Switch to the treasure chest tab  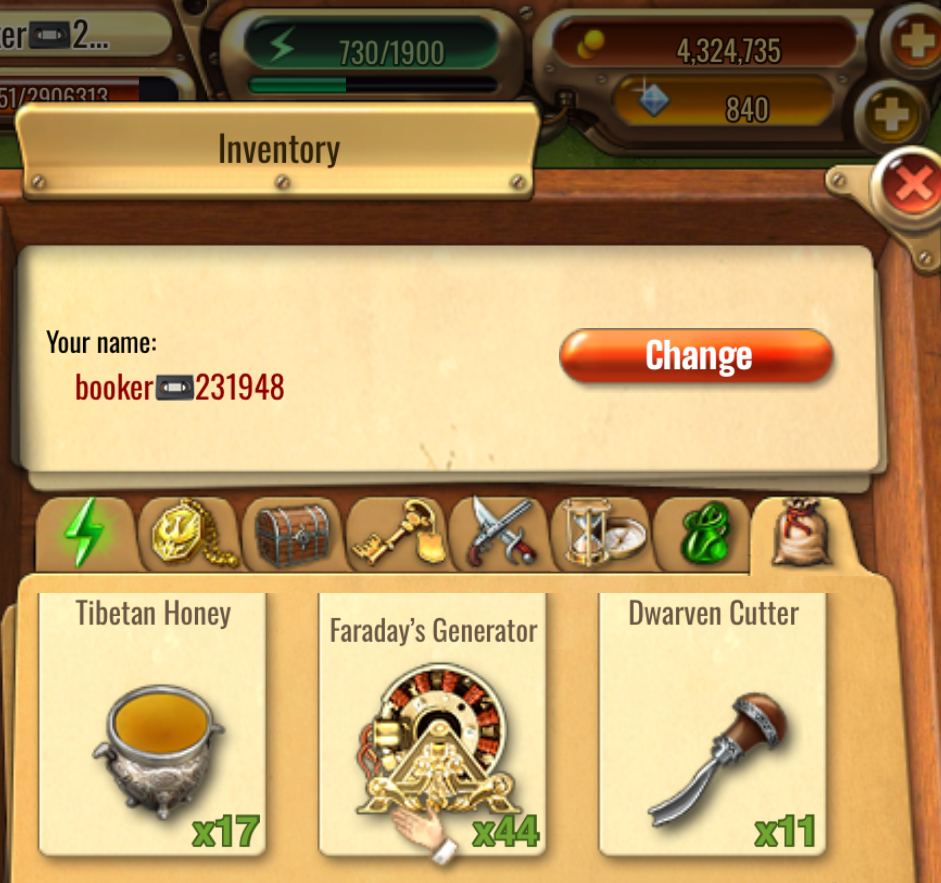[293, 535]
